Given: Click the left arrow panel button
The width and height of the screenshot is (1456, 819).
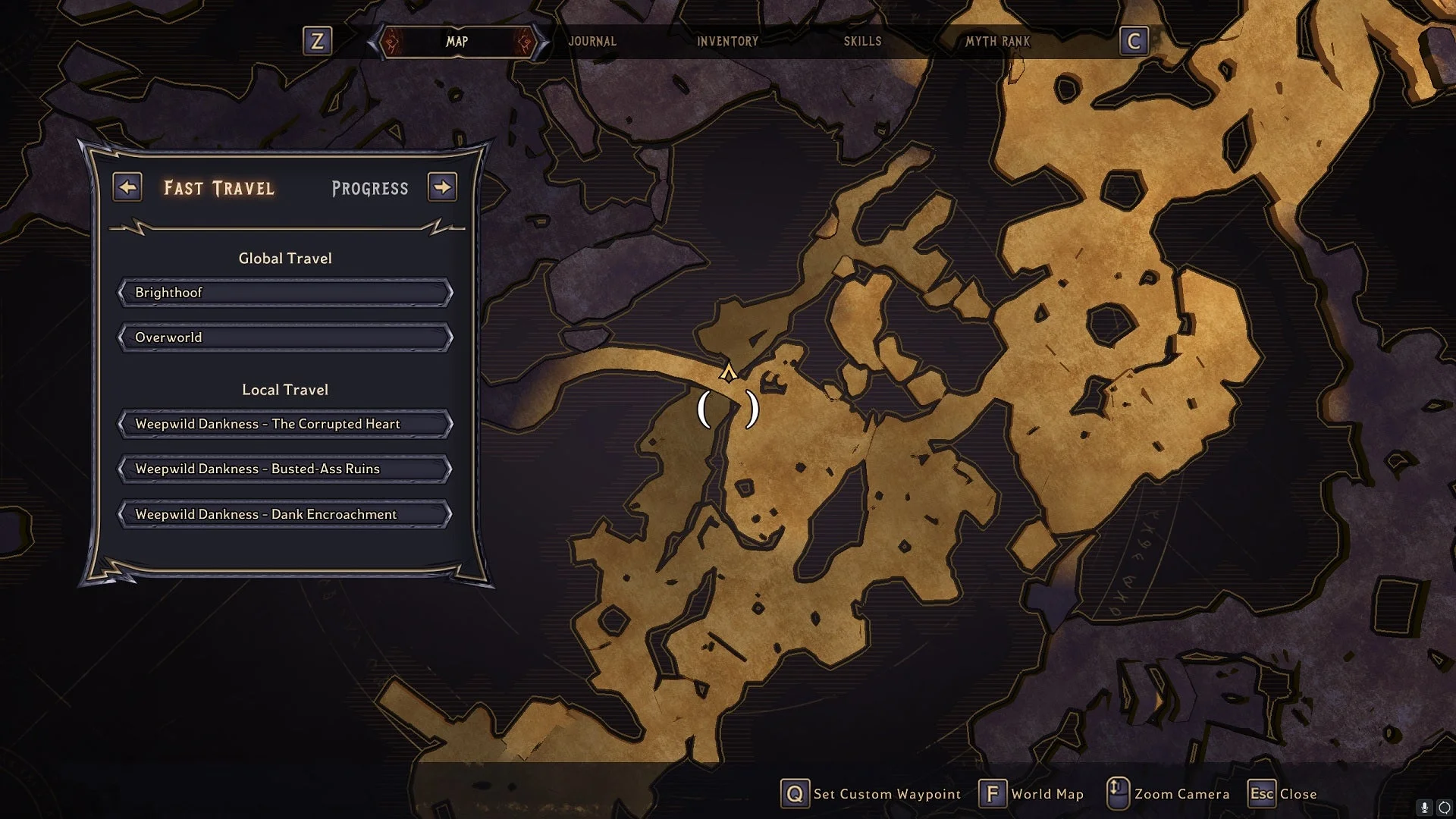Looking at the screenshot, I should point(127,187).
